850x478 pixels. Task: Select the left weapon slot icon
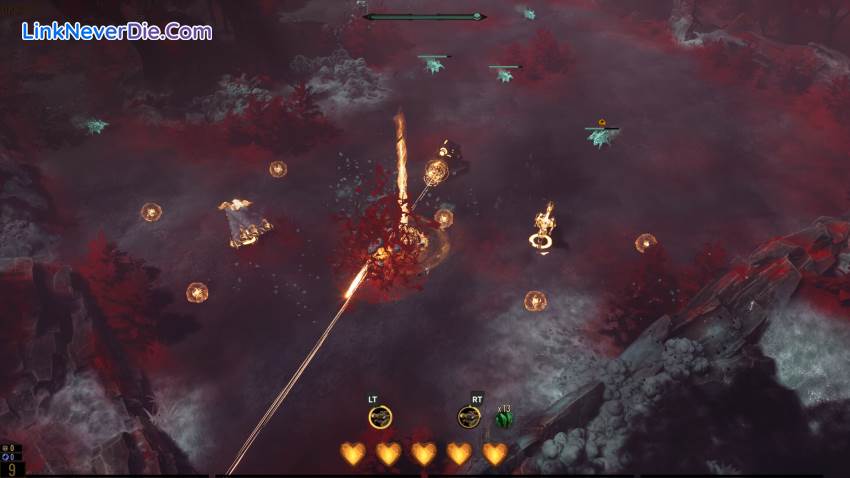click(x=380, y=417)
